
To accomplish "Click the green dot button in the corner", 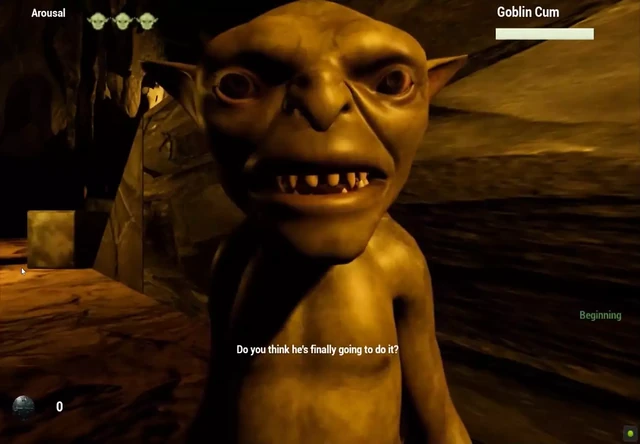I will click(629, 433).
